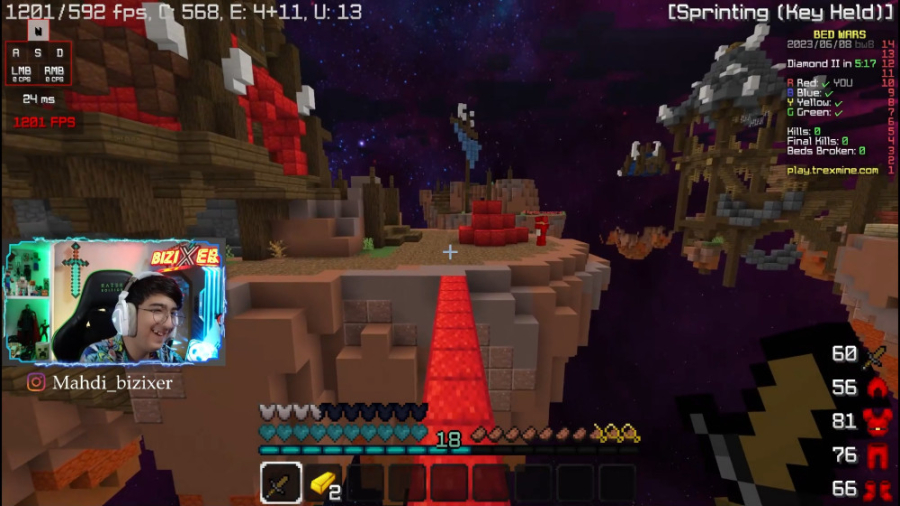900x506 pixels.
Task: Click the red helmet armor icon
Action: click(875, 388)
